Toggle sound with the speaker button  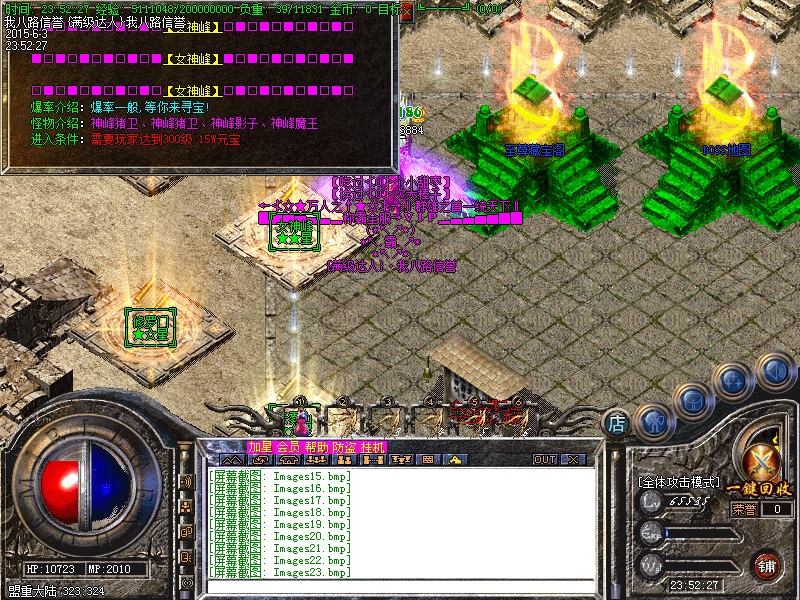(774, 371)
